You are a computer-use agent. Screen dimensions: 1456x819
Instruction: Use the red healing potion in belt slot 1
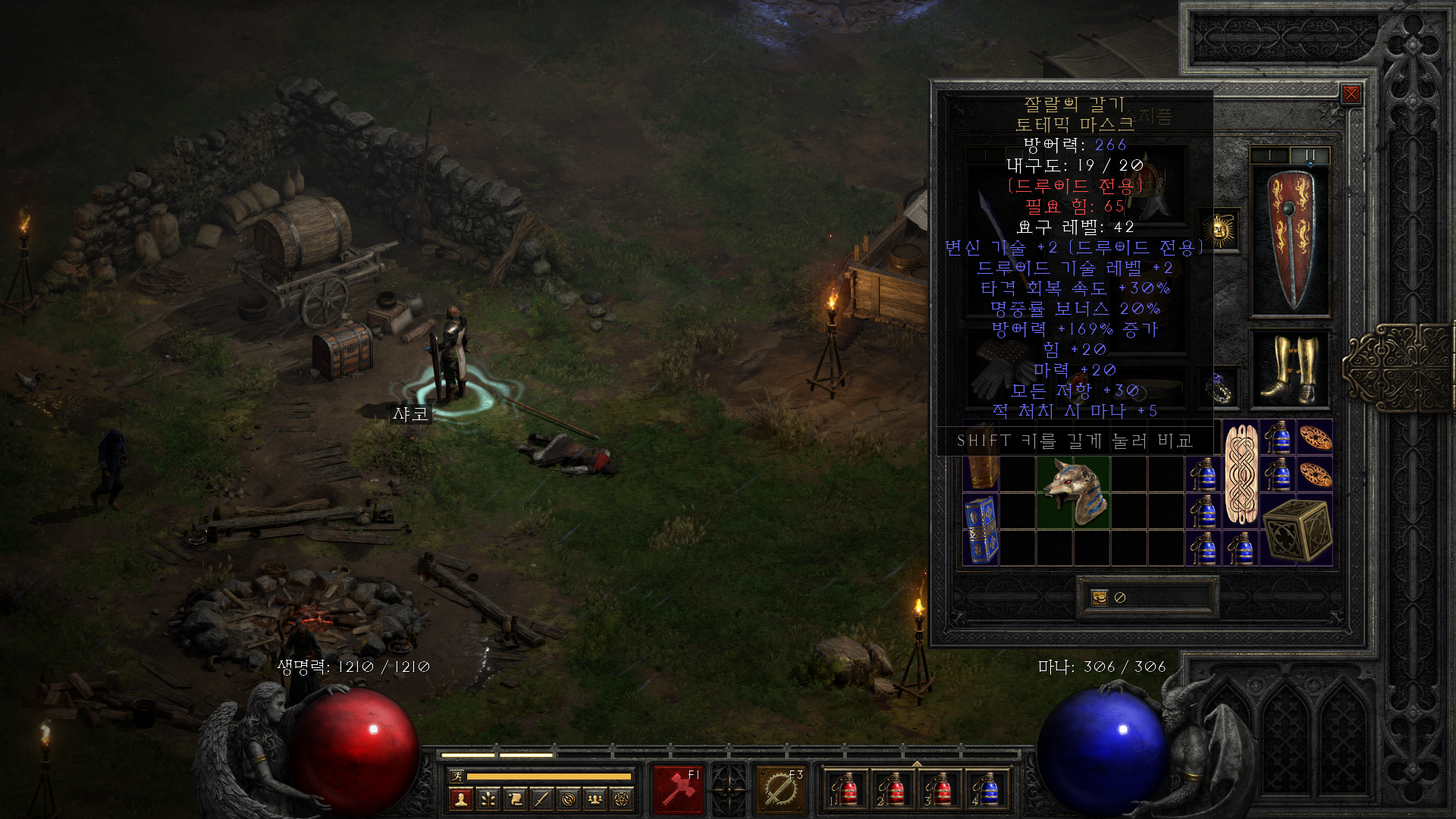845,790
